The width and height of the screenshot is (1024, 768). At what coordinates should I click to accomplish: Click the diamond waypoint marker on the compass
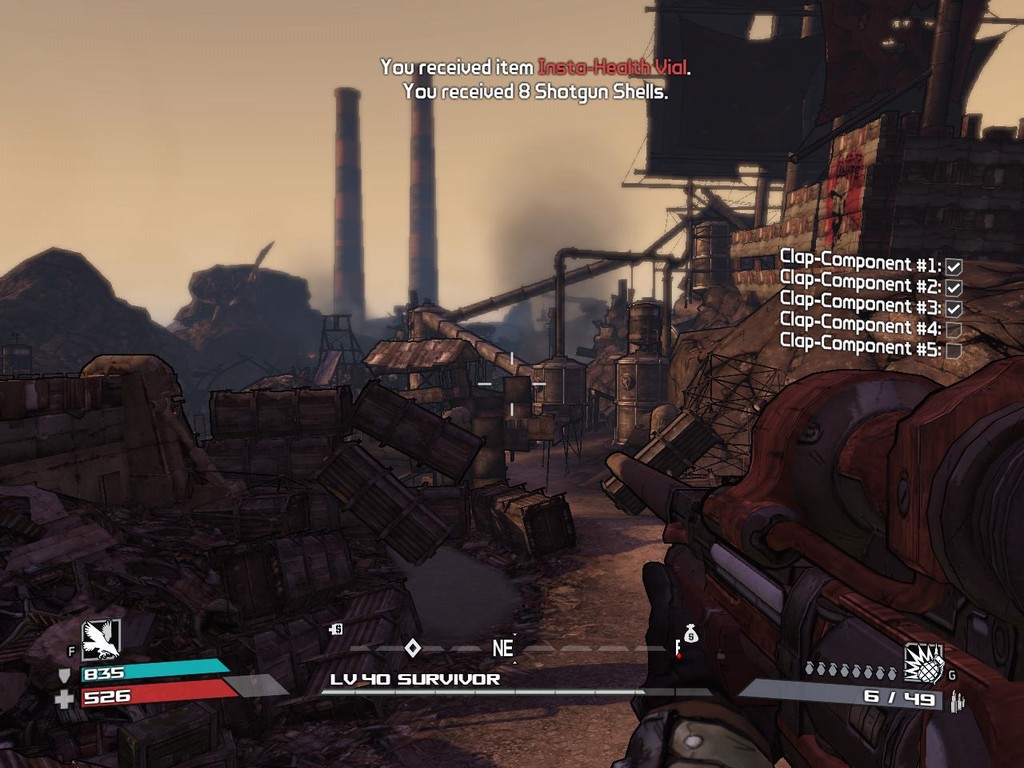(x=412, y=648)
